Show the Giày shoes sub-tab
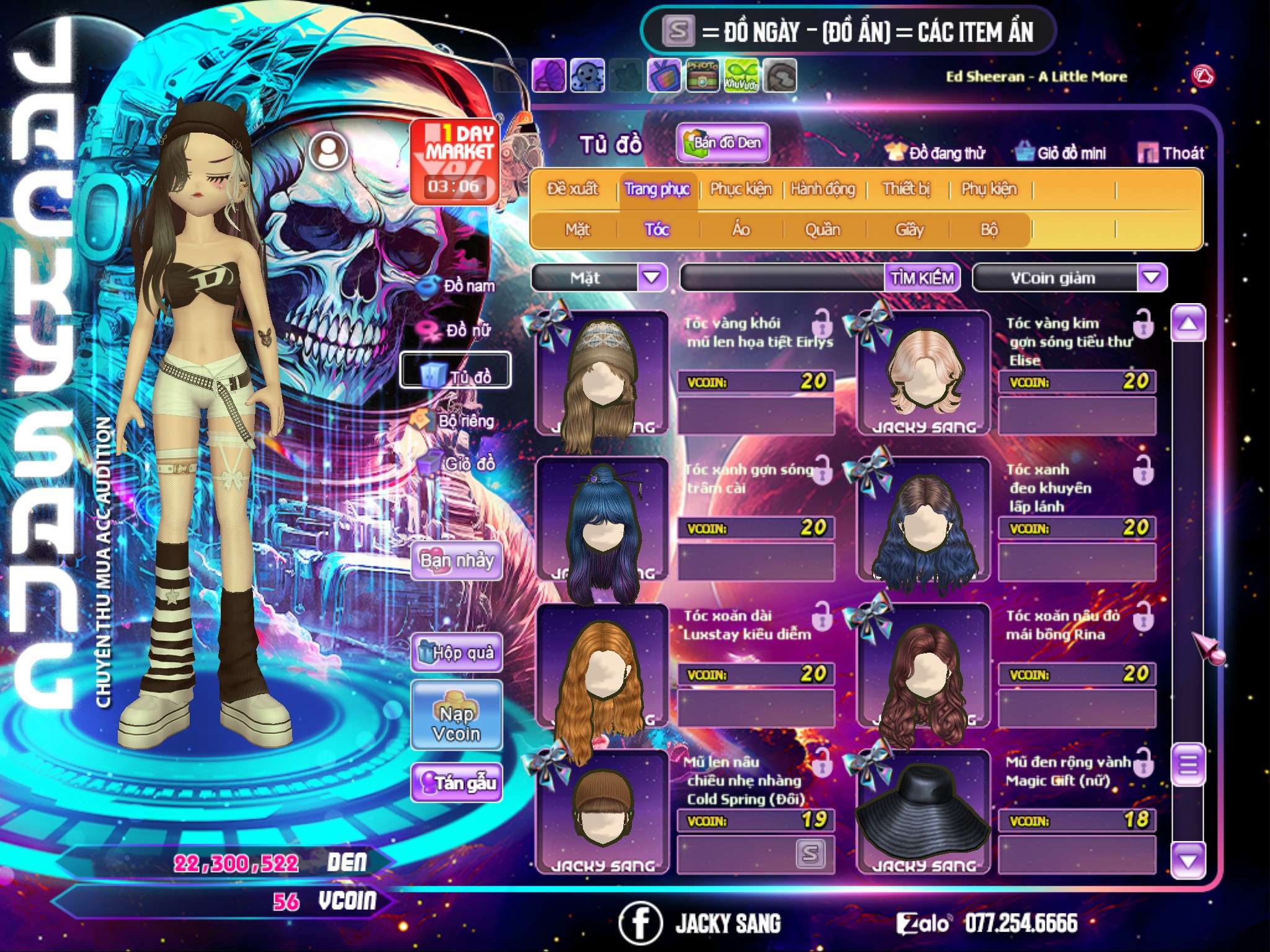This screenshot has height=952, width=1270. tap(909, 230)
